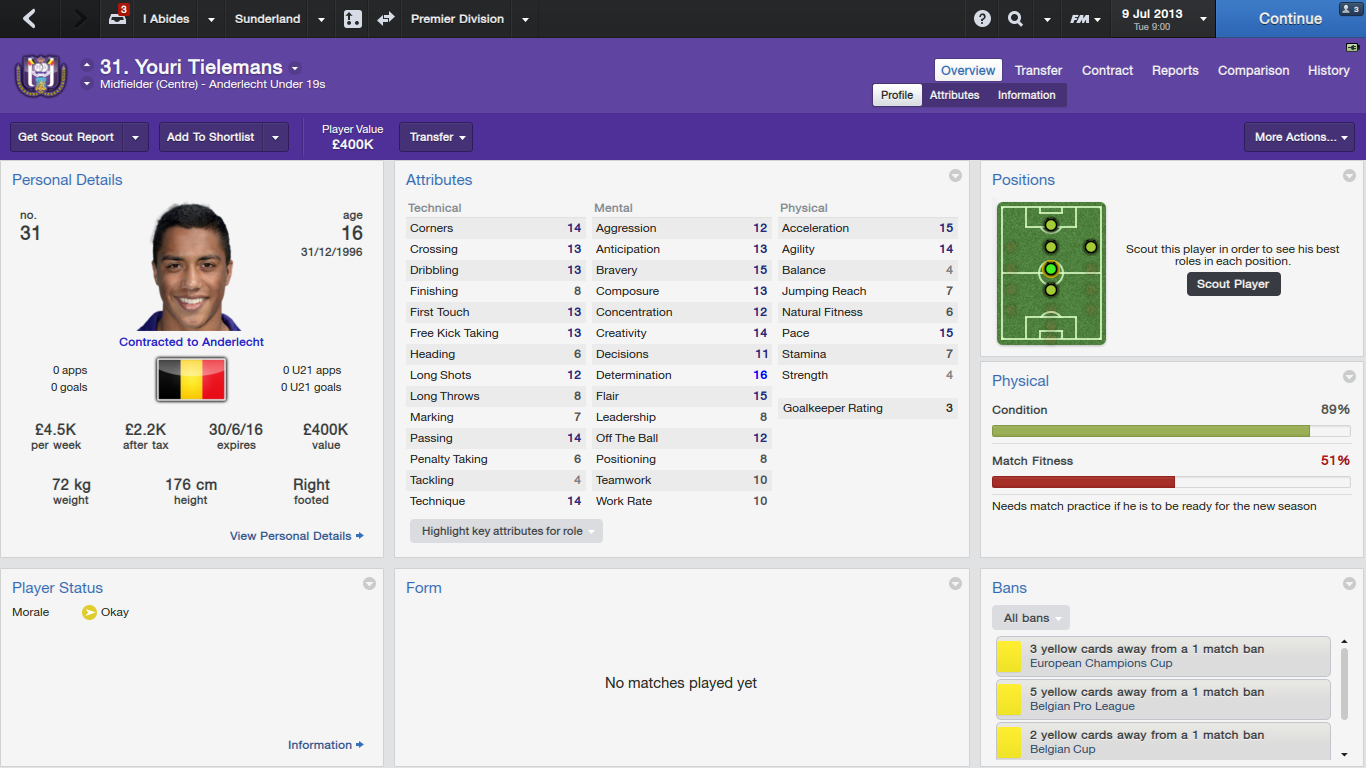Screen dimensions: 1366x768
Task: Open Highlight key attributes for role dropdown
Action: pyautogui.click(x=506, y=531)
